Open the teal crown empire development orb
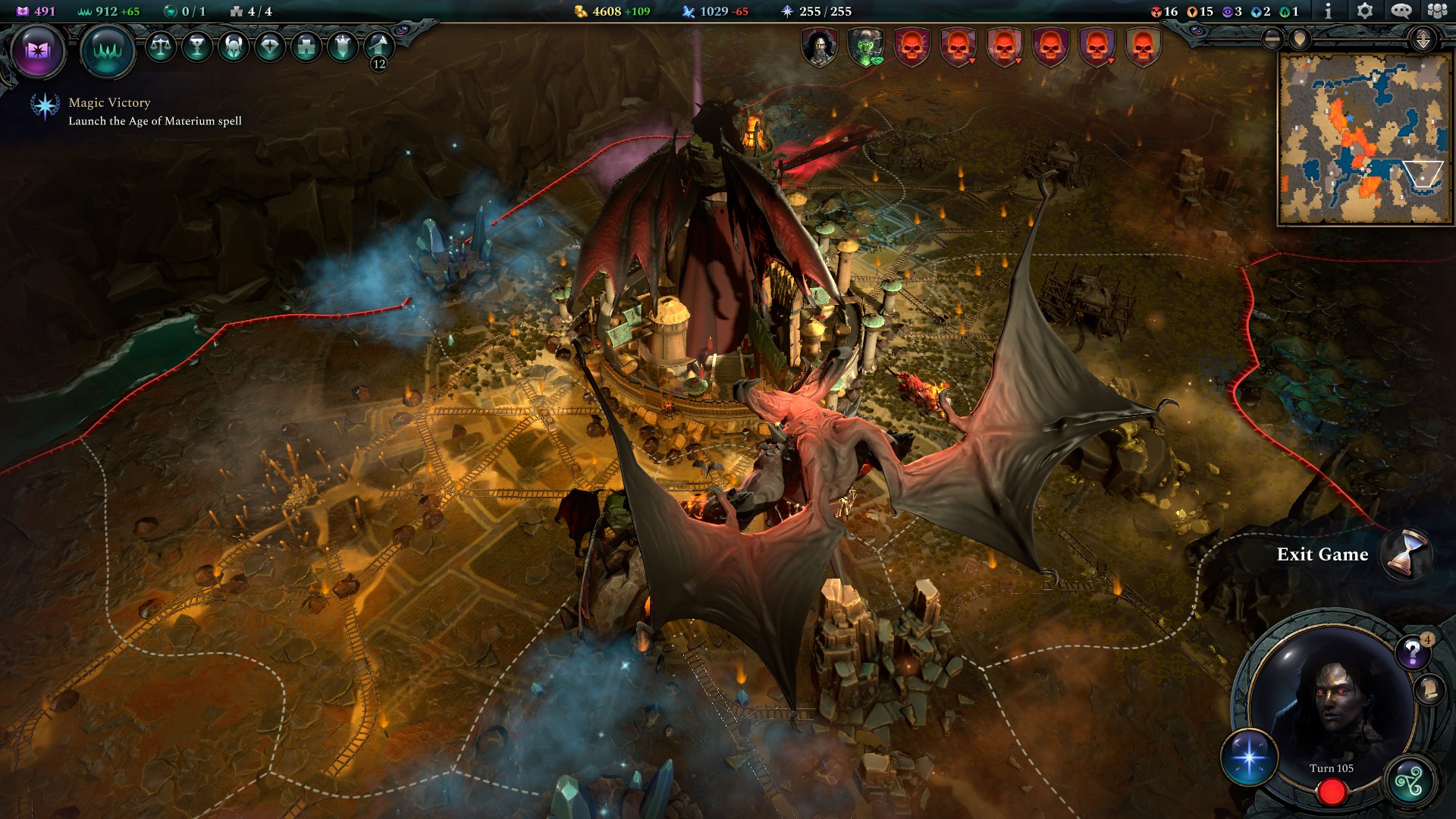This screenshot has width=1456, height=819. pyautogui.click(x=108, y=51)
